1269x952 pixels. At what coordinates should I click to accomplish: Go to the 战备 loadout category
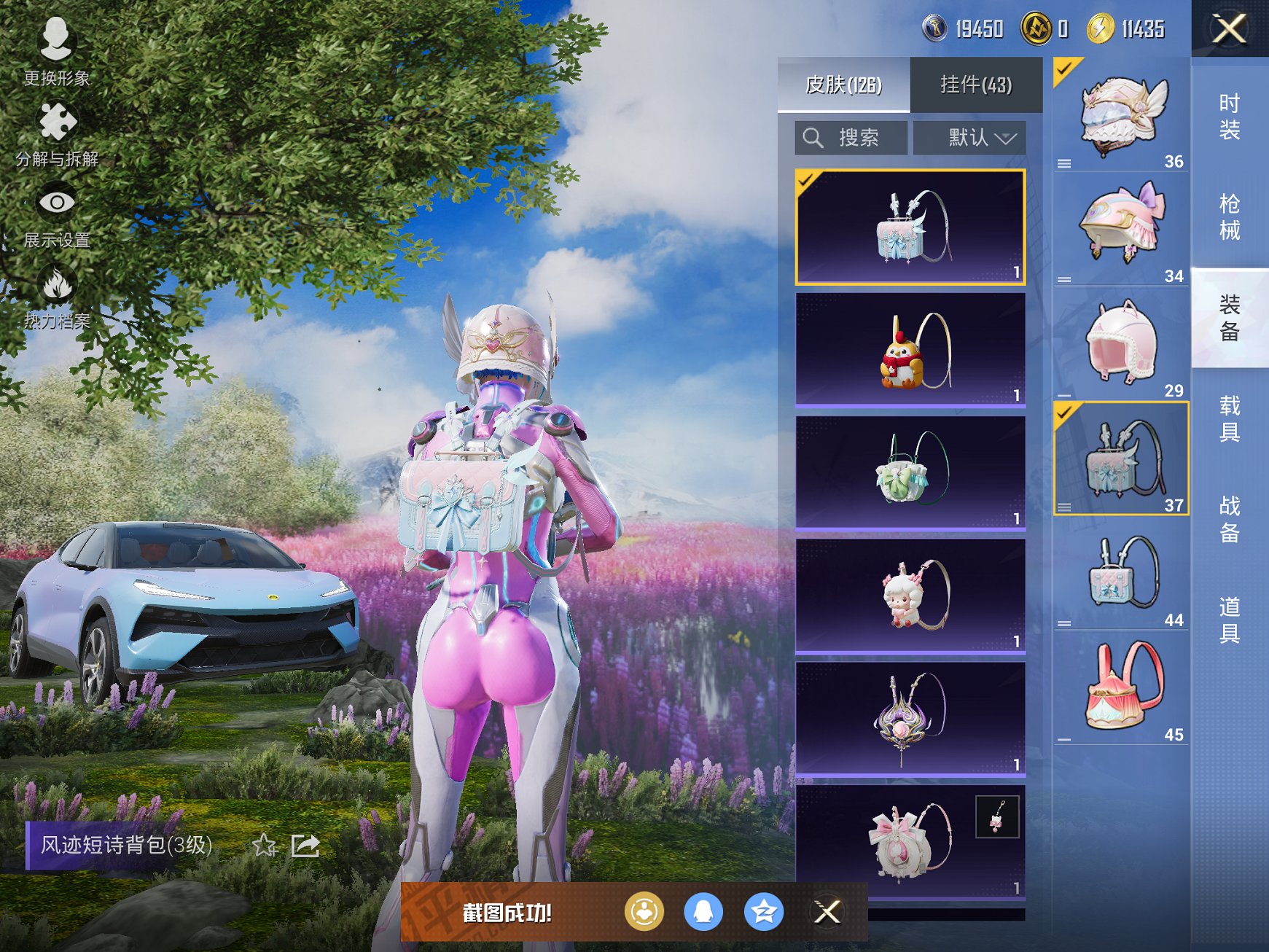click(x=1230, y=519)
